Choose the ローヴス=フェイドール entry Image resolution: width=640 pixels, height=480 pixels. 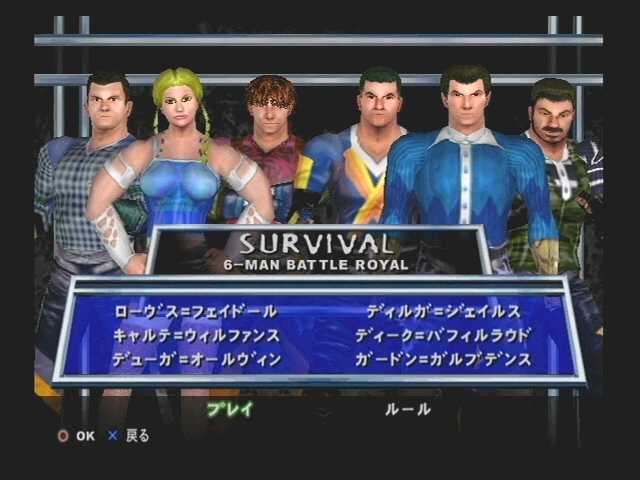pyautogui.click(x=196, y=312)
